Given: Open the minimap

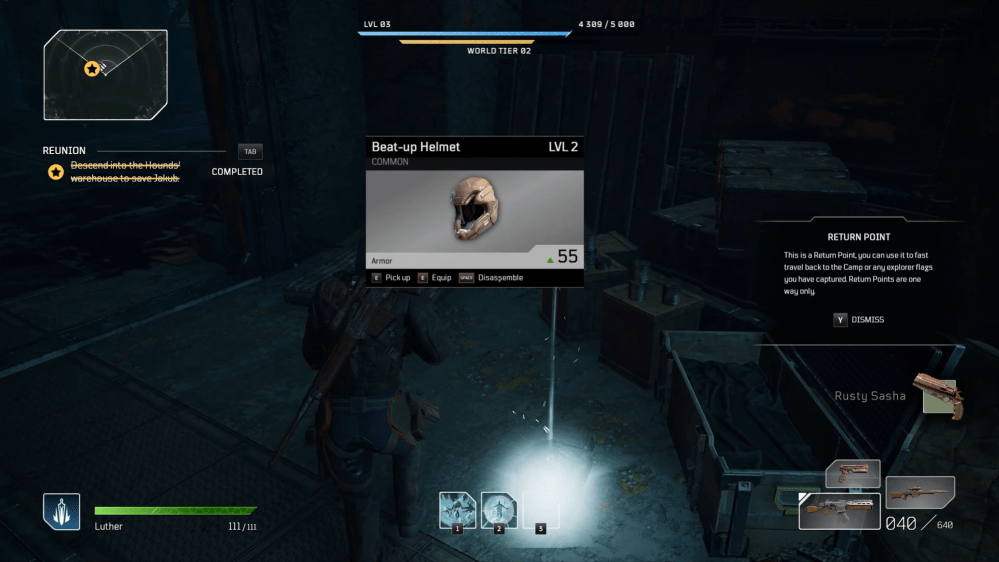Looking at the screenshot, I should (x=105, y=74).
